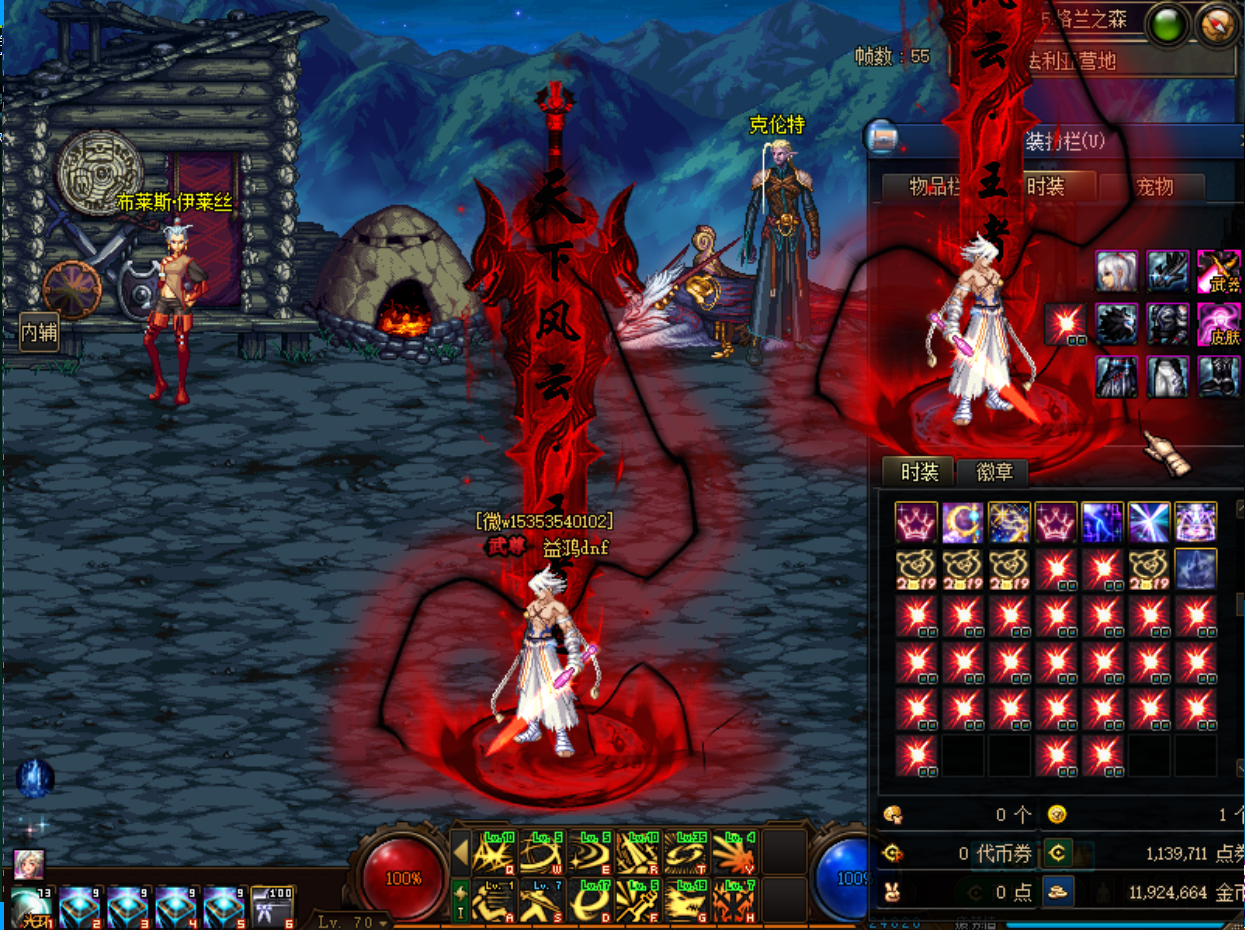This screenshot has height=930, width=1245.
Task: Switch to the 物品栏 inventory tab
Action: (x=934, y=187)
